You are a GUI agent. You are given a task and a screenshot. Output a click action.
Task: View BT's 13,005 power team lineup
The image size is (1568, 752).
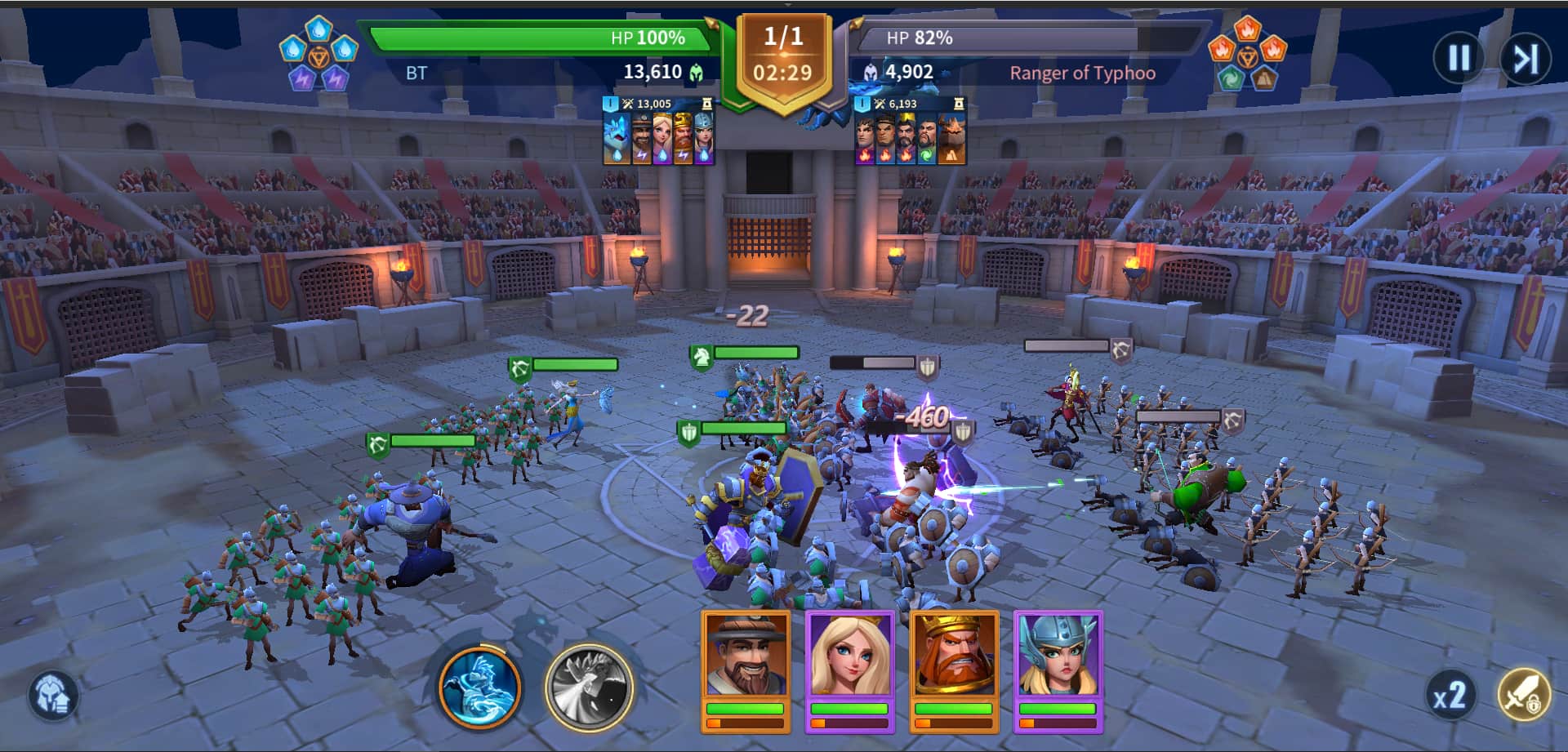coord(658,132)
